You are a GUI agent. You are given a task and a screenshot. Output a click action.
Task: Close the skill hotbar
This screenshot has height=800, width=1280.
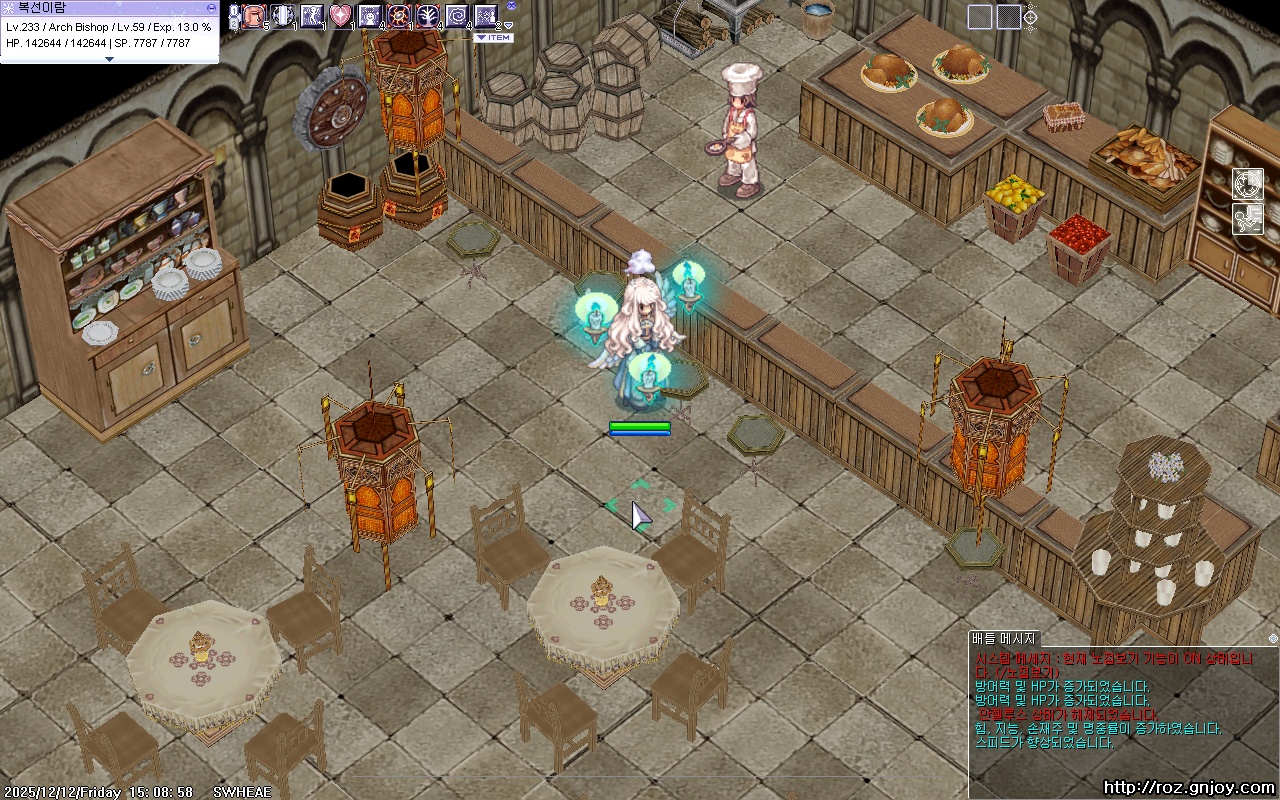coord(511,5)
